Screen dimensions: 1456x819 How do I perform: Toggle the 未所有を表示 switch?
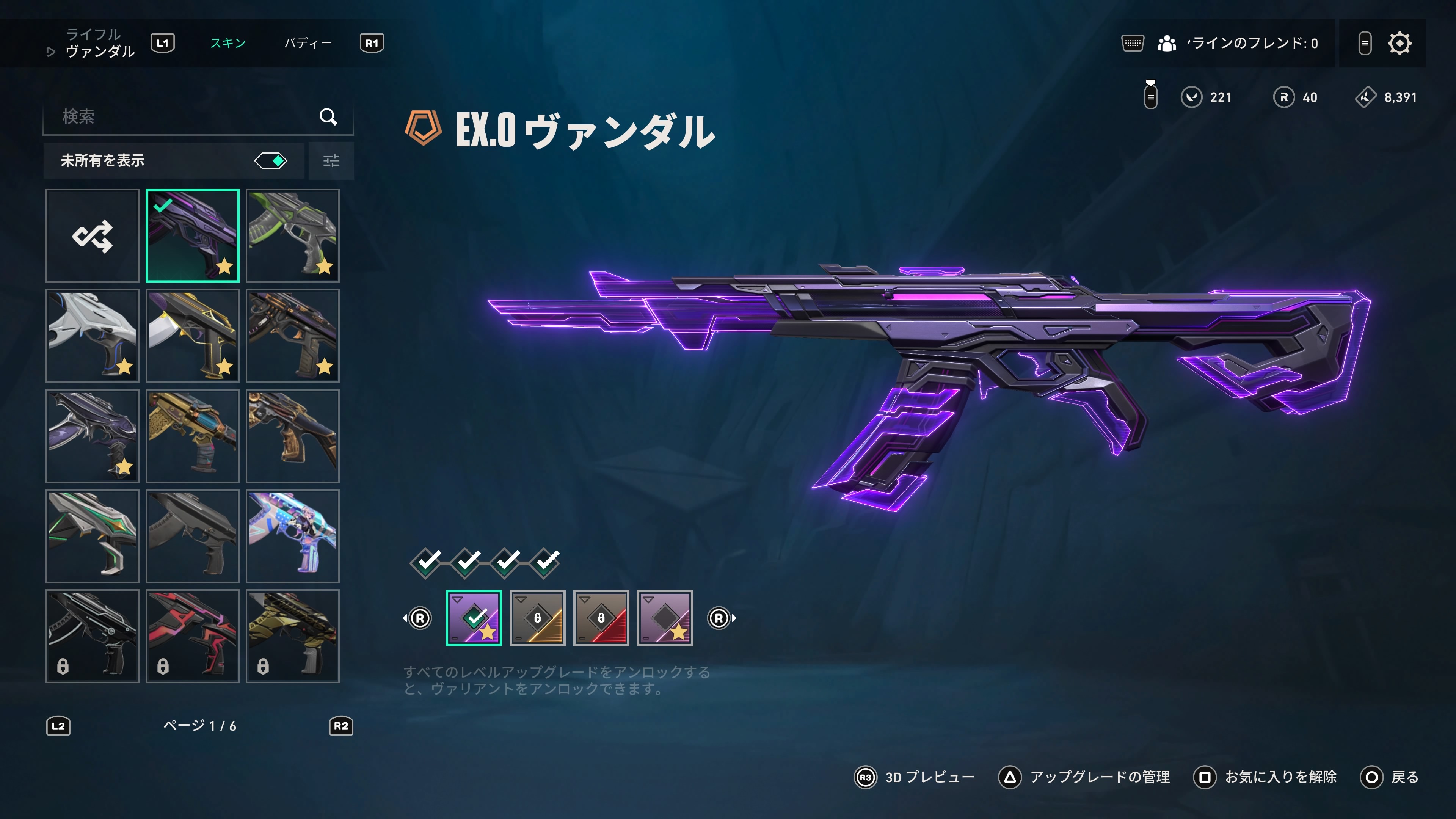click(271, 161)
